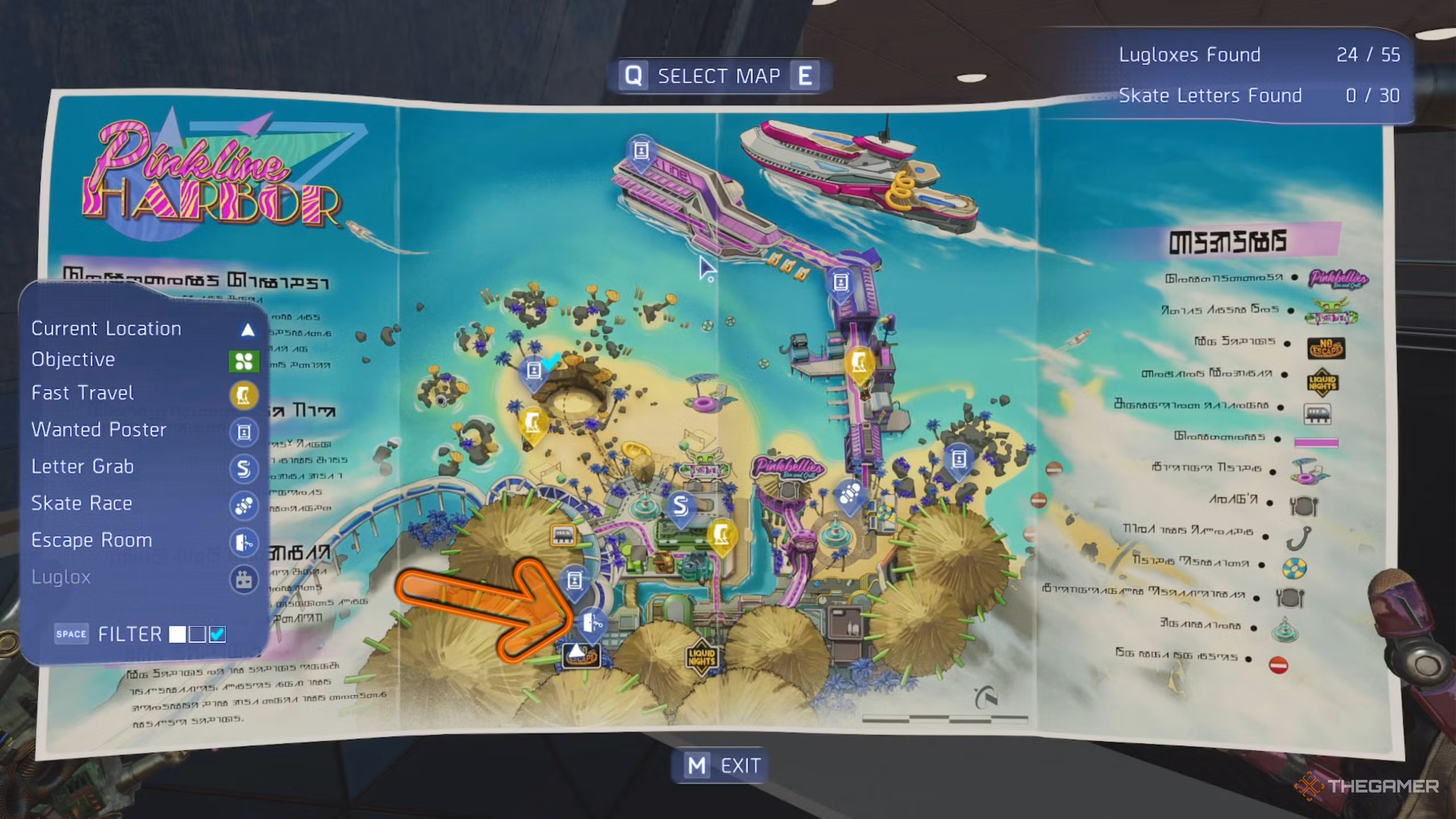This screenshot has width=1456, height=819.
Task: Select the Fast Travel marker on the pier
Action: 859,363
